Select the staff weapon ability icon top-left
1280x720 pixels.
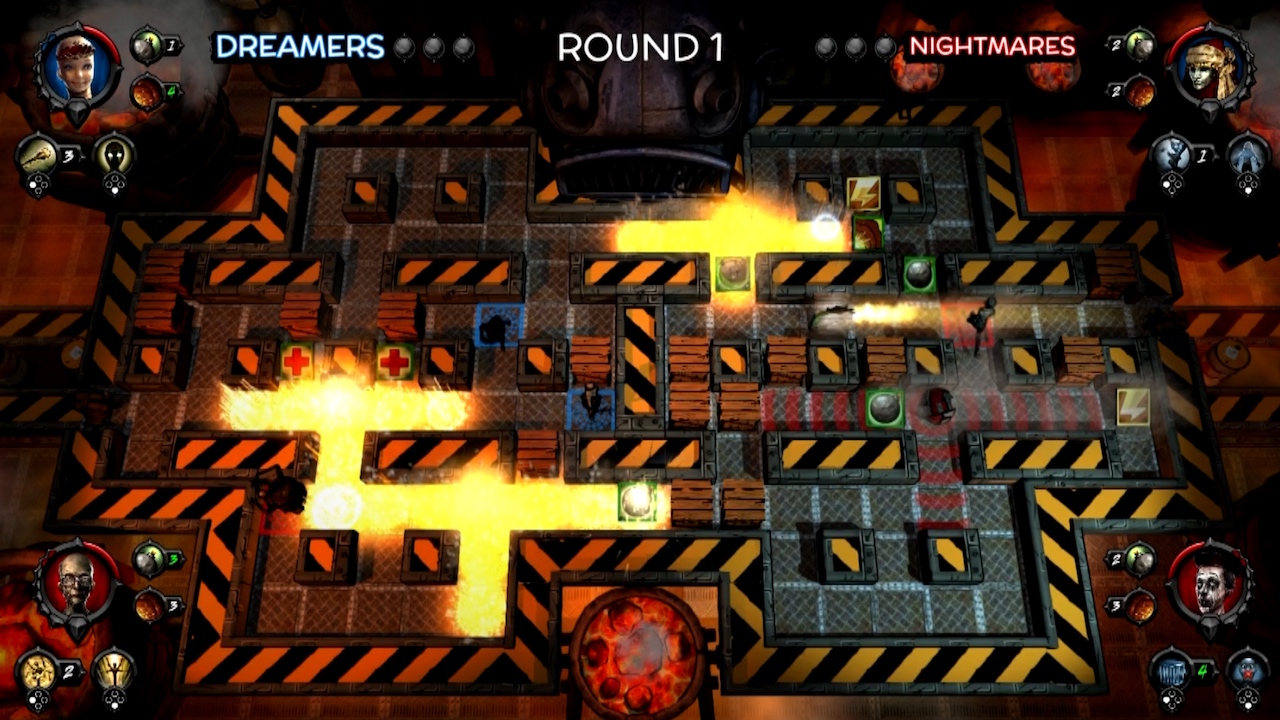coord(37,156)
